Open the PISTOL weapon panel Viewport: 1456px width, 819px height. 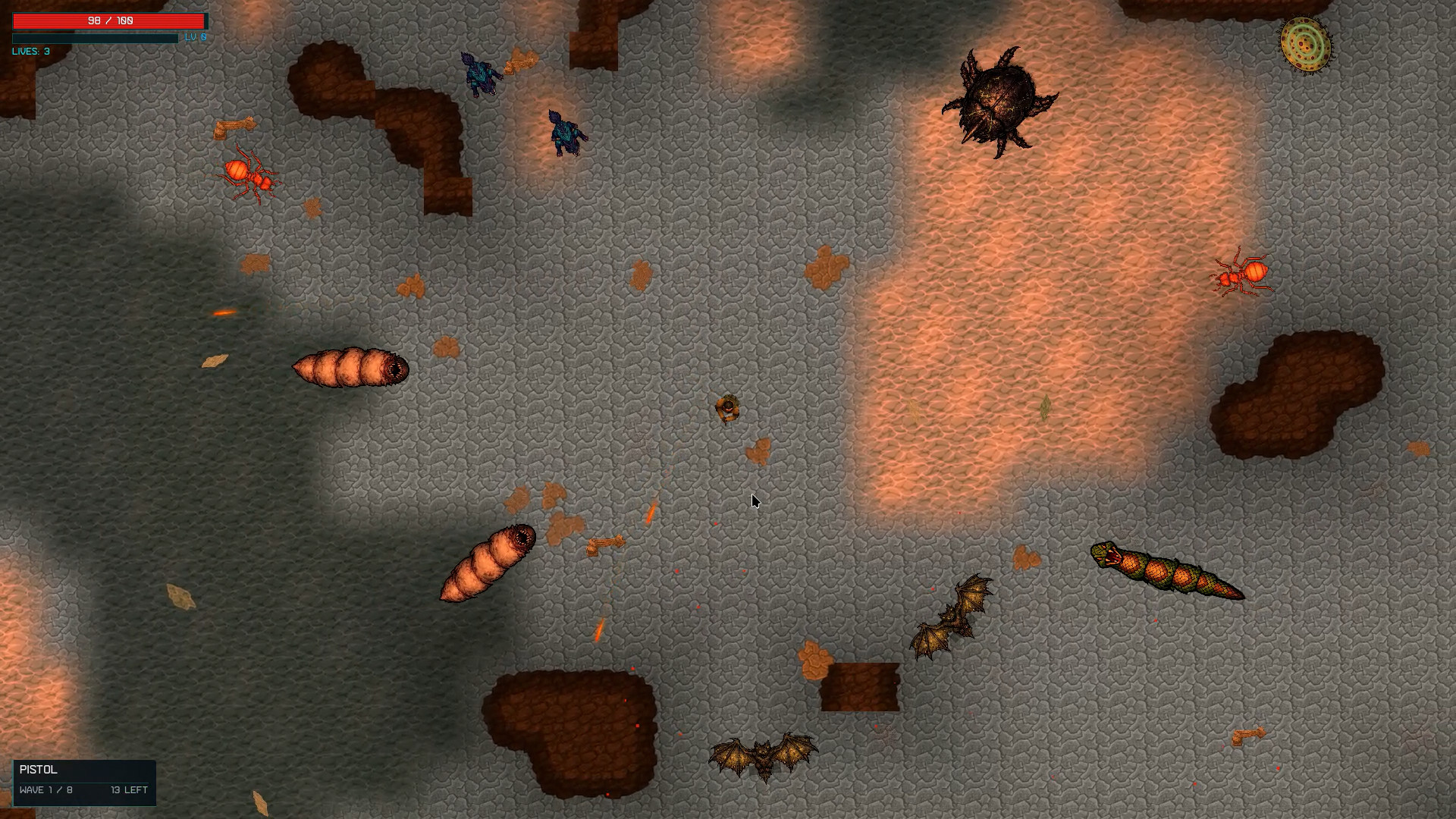(x=39, y=769)
